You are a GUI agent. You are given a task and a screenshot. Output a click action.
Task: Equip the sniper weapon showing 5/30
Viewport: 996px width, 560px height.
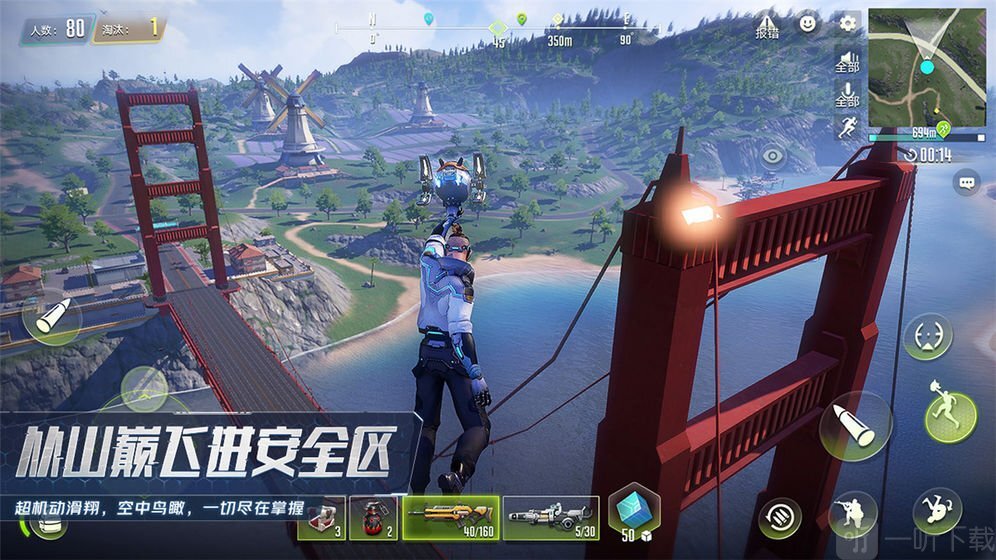click(550, 518)
